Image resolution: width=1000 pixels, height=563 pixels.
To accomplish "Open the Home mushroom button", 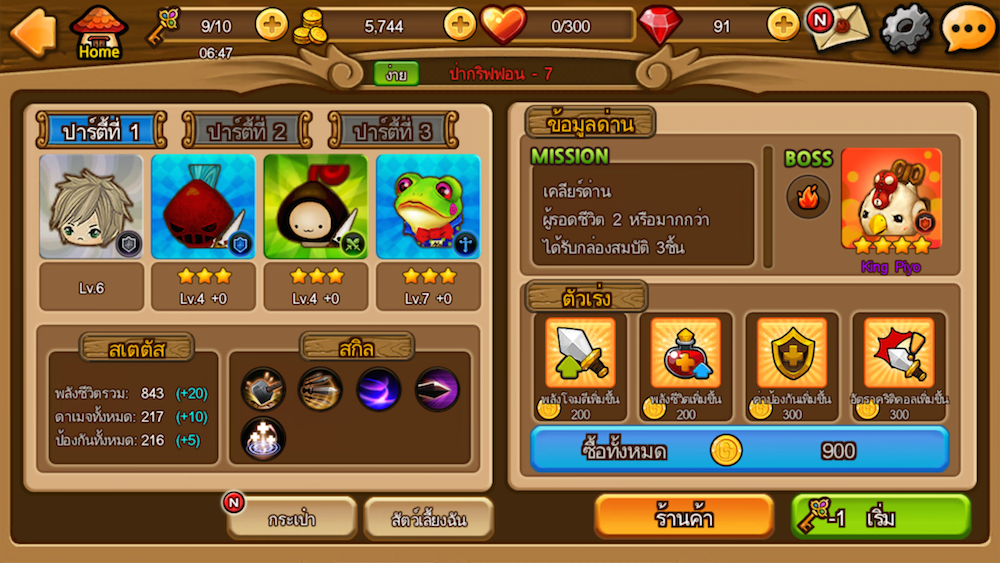I will pos(99,32).
